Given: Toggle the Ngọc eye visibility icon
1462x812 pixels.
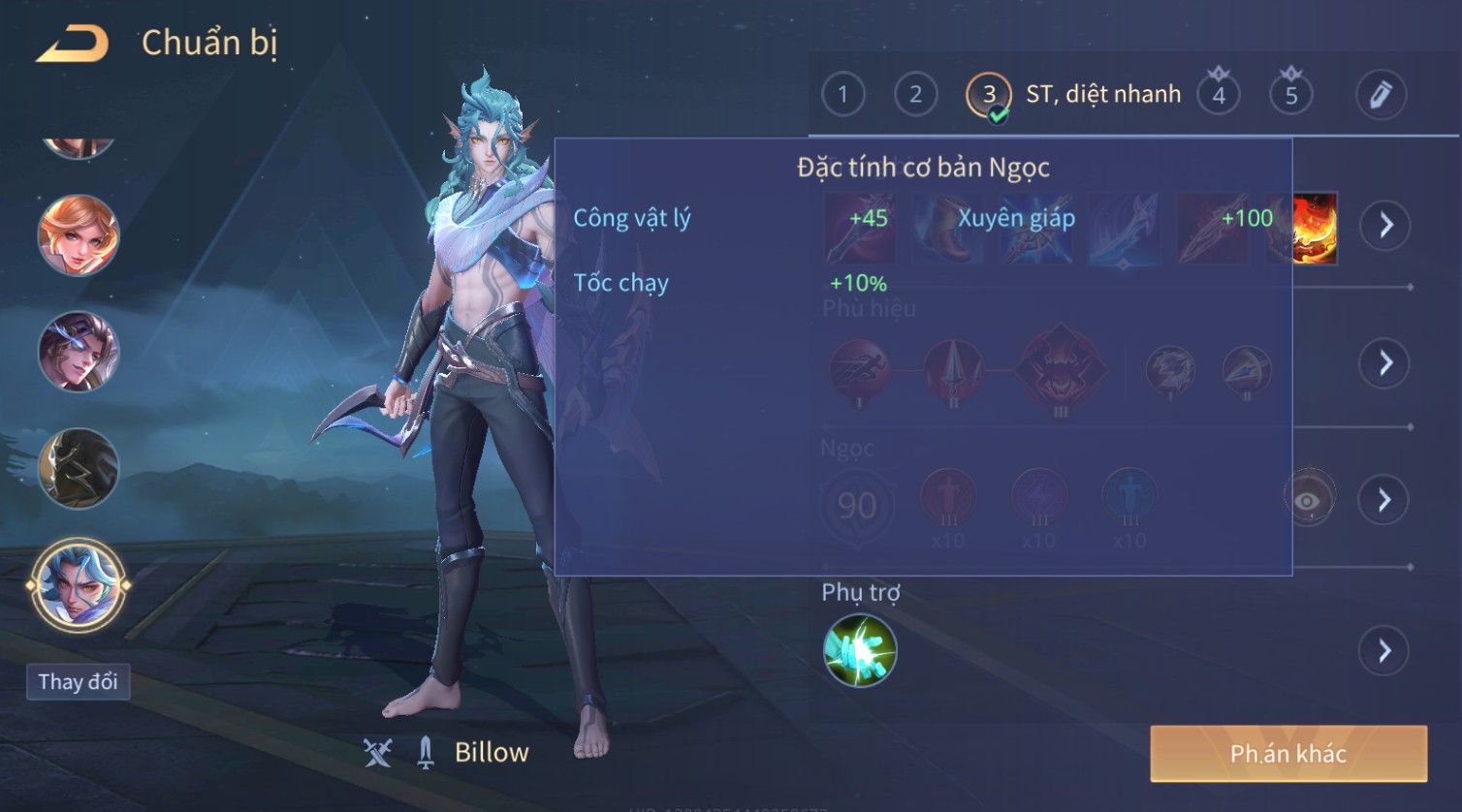Looking at the screenshot, I should click(1308, 500).
